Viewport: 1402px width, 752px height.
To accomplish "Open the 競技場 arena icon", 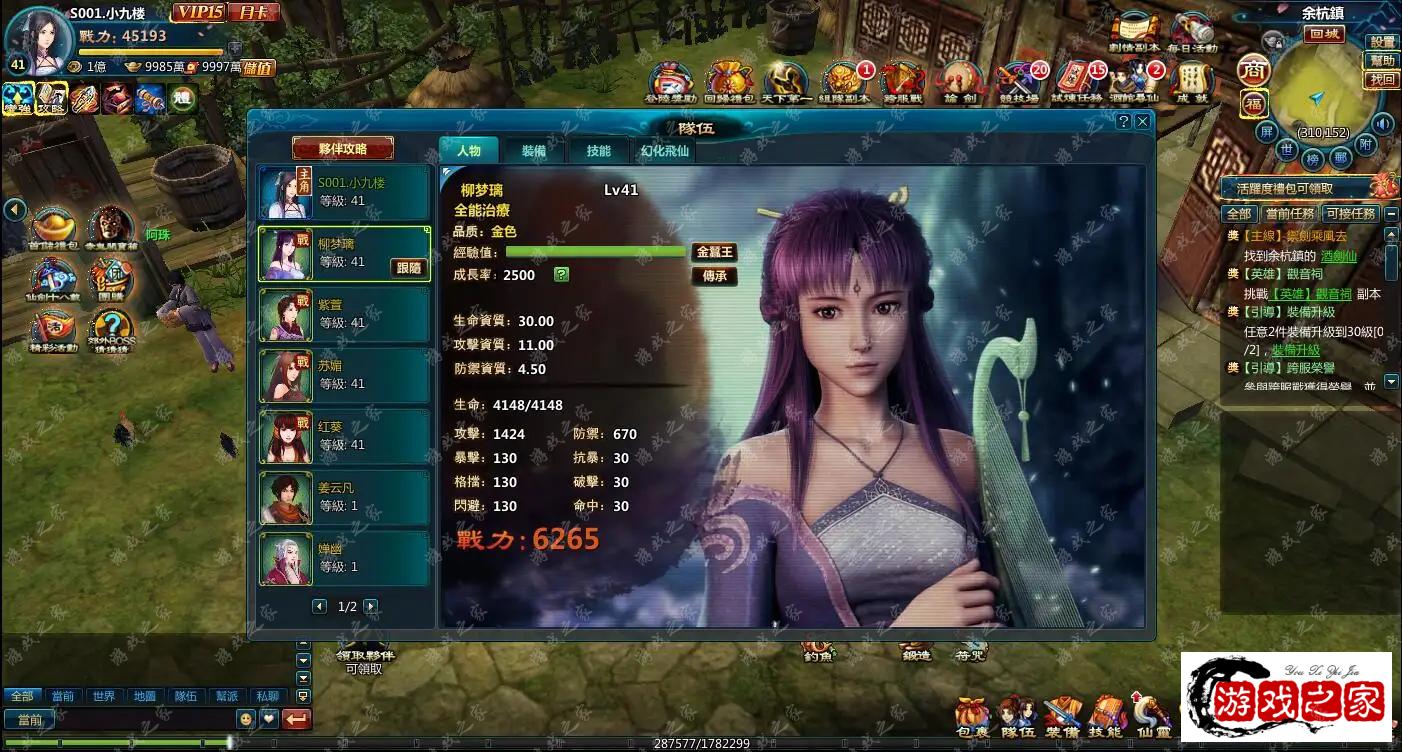I will click(x=1019, y=82).
